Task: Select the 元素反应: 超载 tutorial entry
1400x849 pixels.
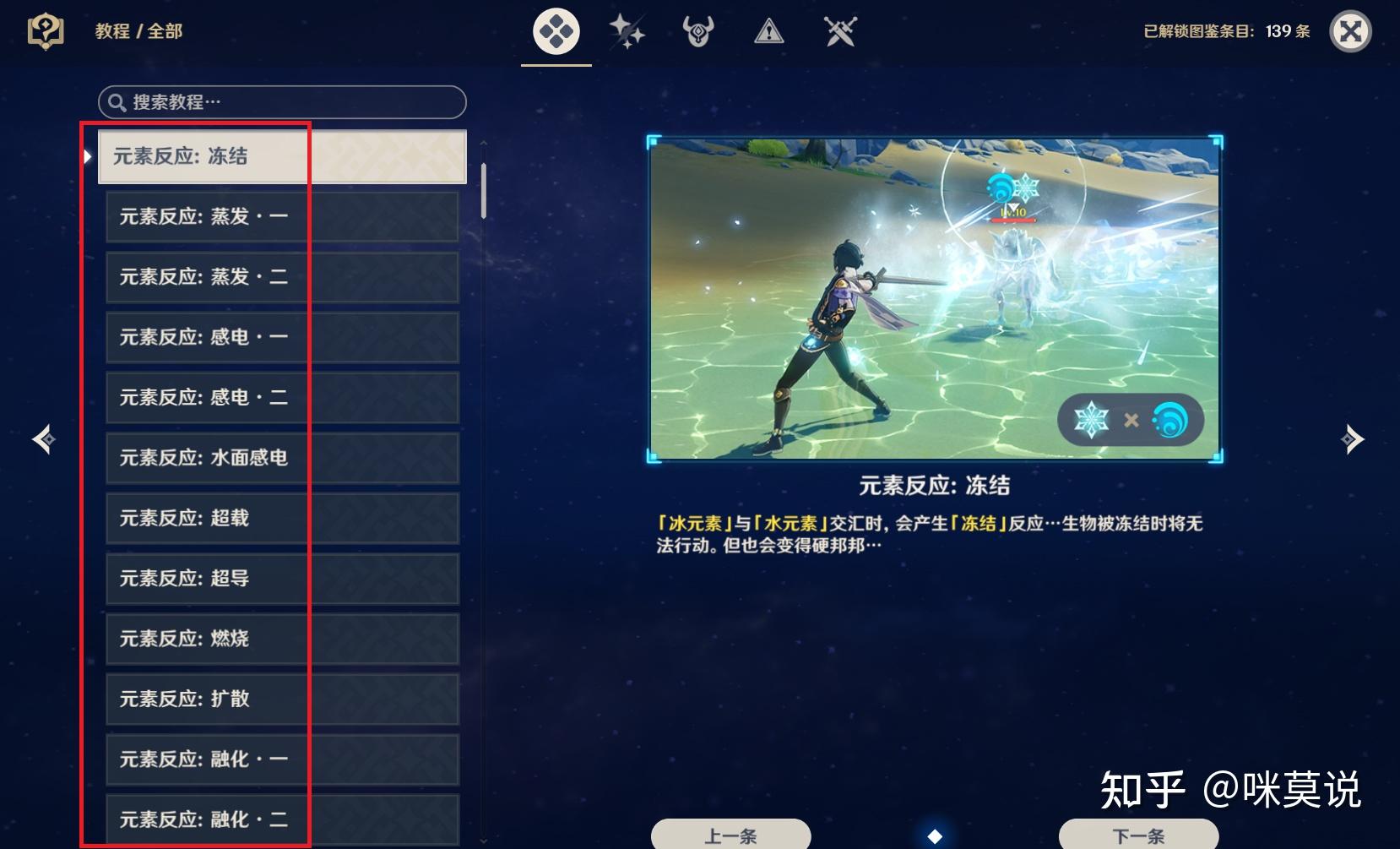Action: click(281, 518)
